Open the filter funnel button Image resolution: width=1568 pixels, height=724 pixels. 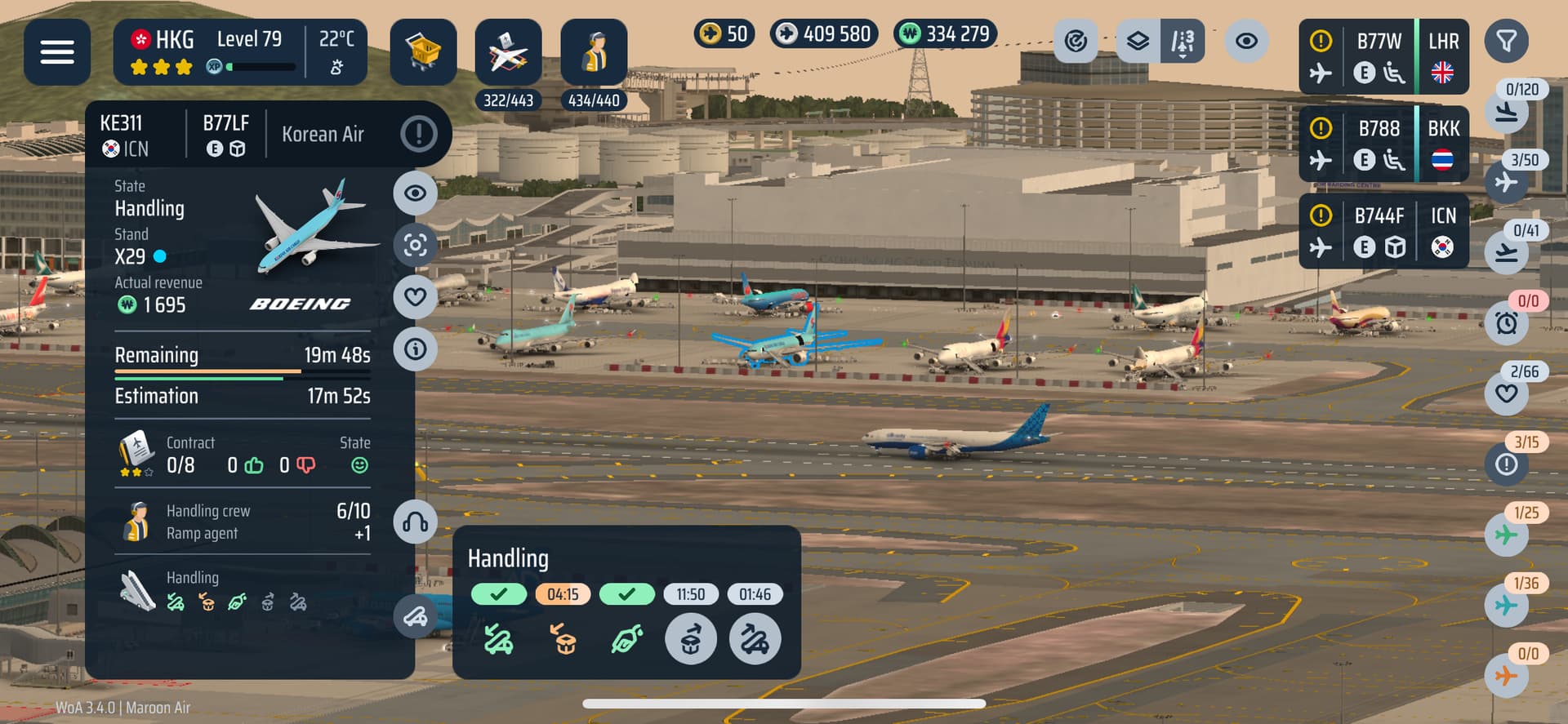[1506, 41]
